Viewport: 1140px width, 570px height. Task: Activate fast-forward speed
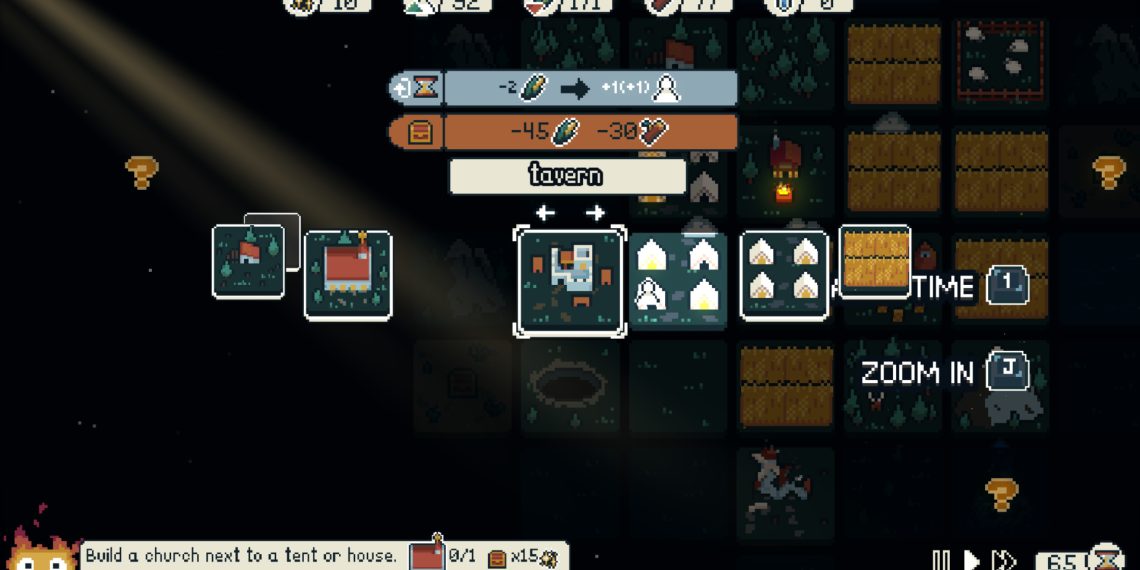(x=1003, y=559)
